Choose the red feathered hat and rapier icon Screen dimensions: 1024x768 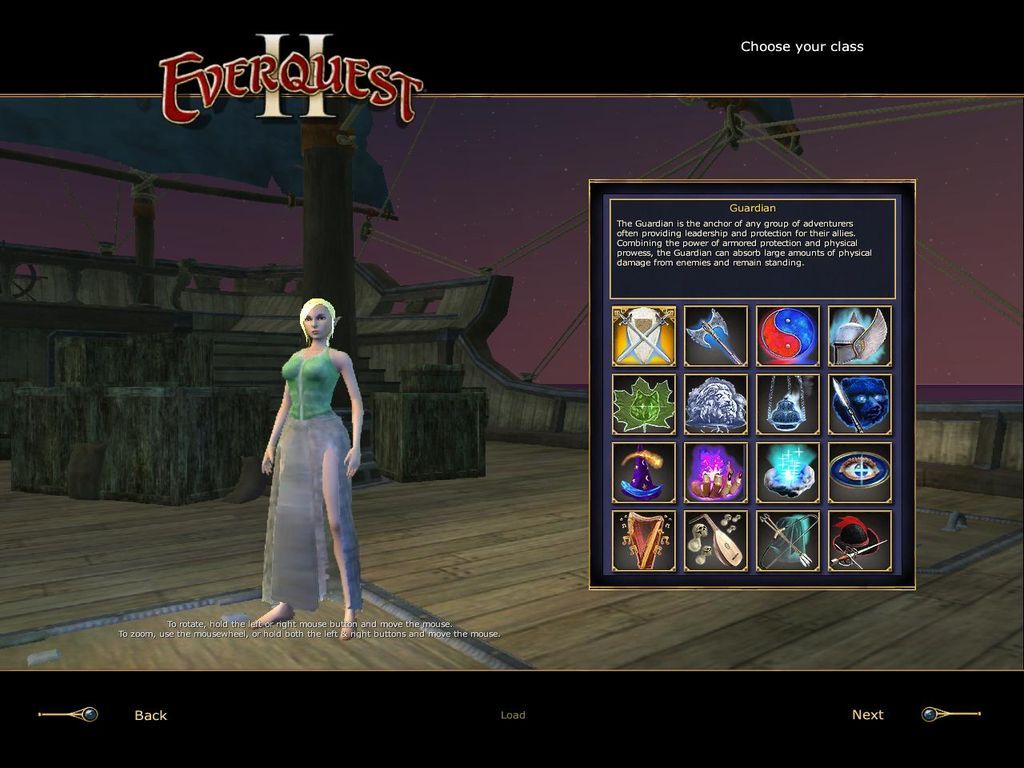tap(860, 541)
